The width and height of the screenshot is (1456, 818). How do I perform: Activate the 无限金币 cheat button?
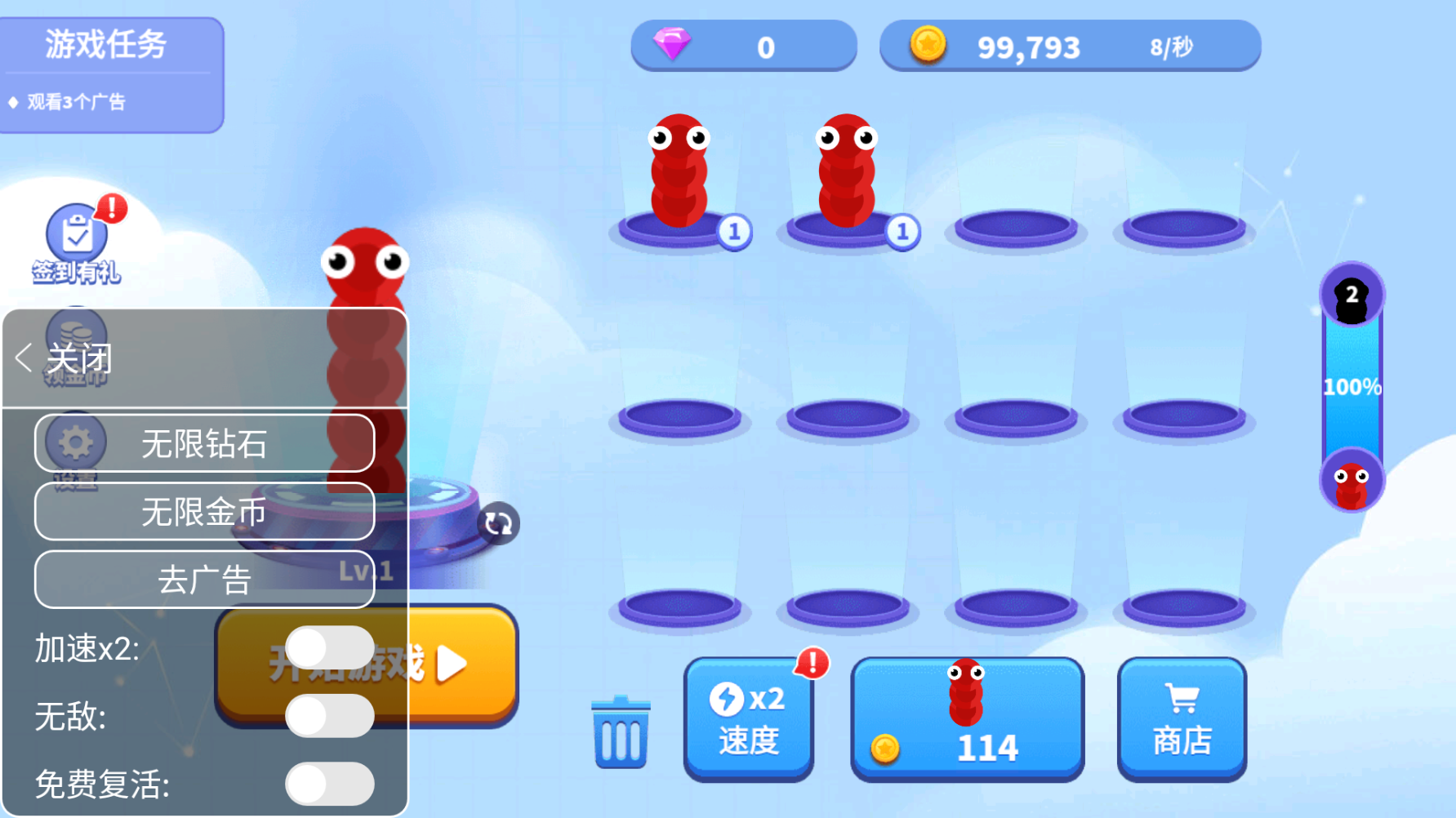(x=204, y=512)
